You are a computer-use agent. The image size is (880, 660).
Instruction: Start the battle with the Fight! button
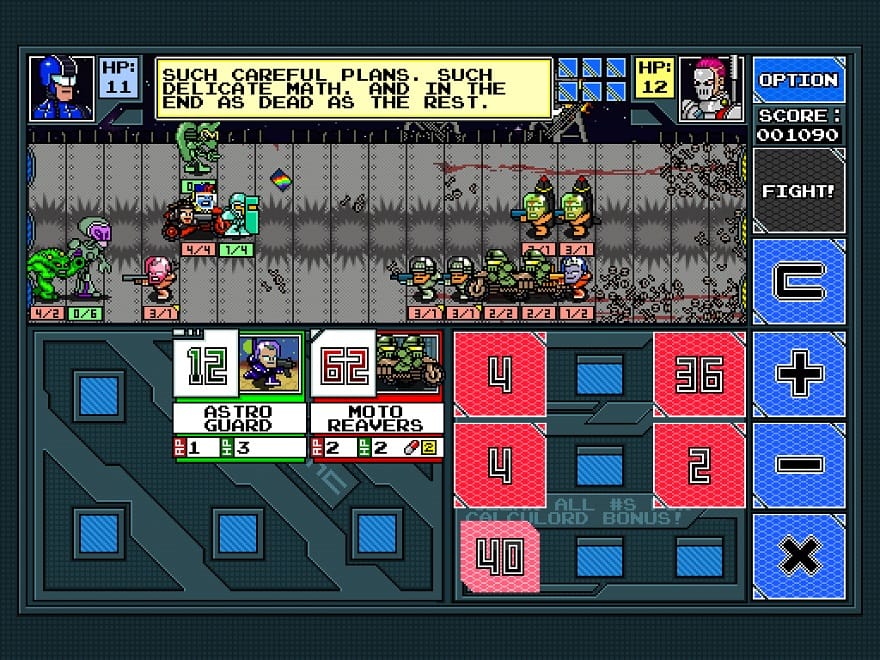click(x=798, y=191)
